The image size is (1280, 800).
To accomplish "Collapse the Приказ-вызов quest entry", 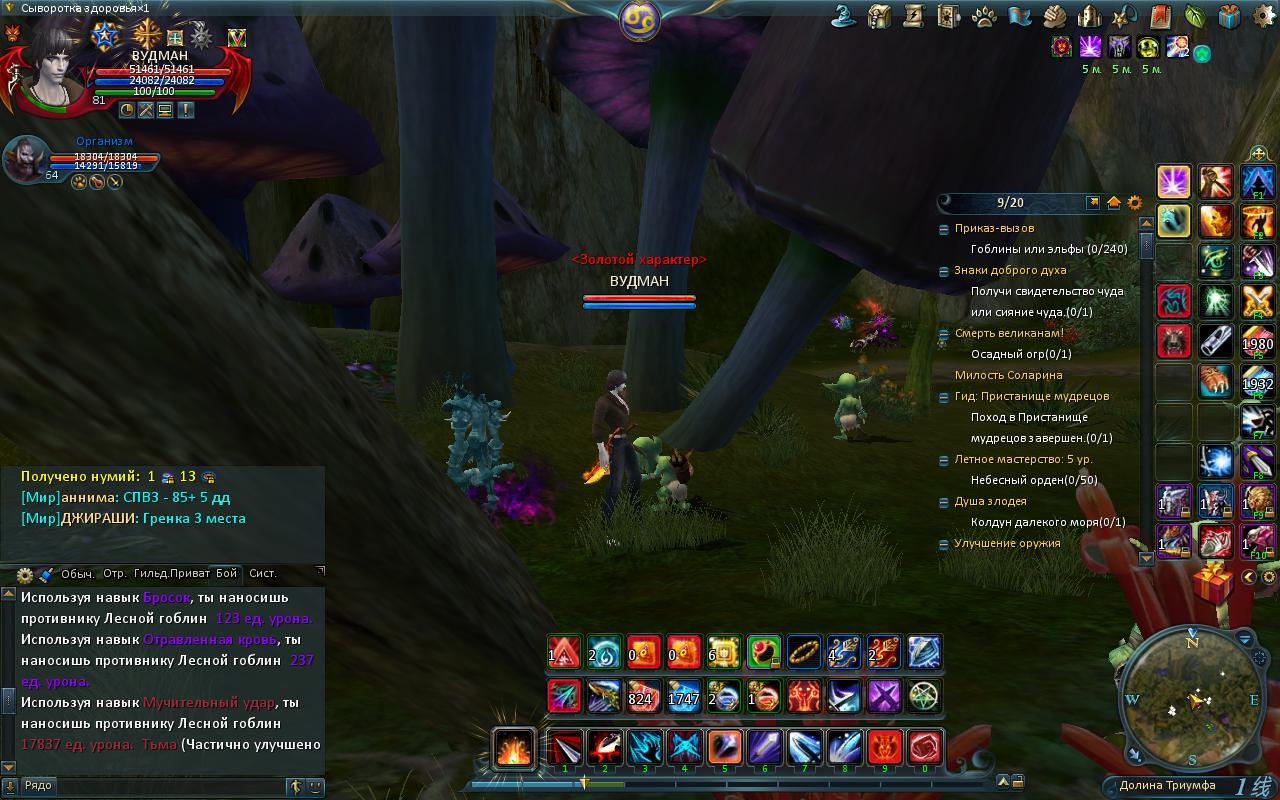I will 944,229.
